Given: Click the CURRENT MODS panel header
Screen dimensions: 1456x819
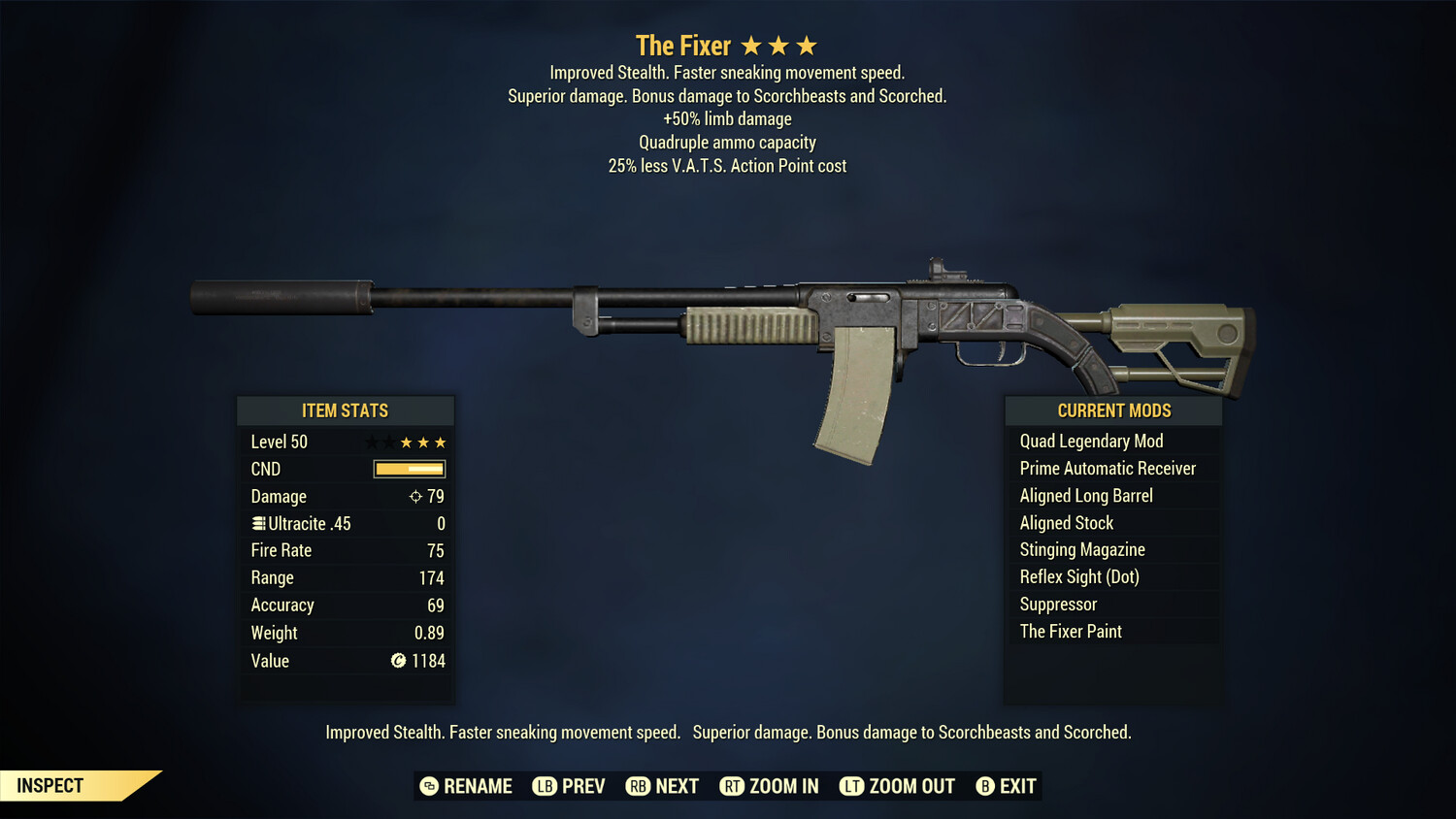Looking at the screenshot, I should [1113, 409].
